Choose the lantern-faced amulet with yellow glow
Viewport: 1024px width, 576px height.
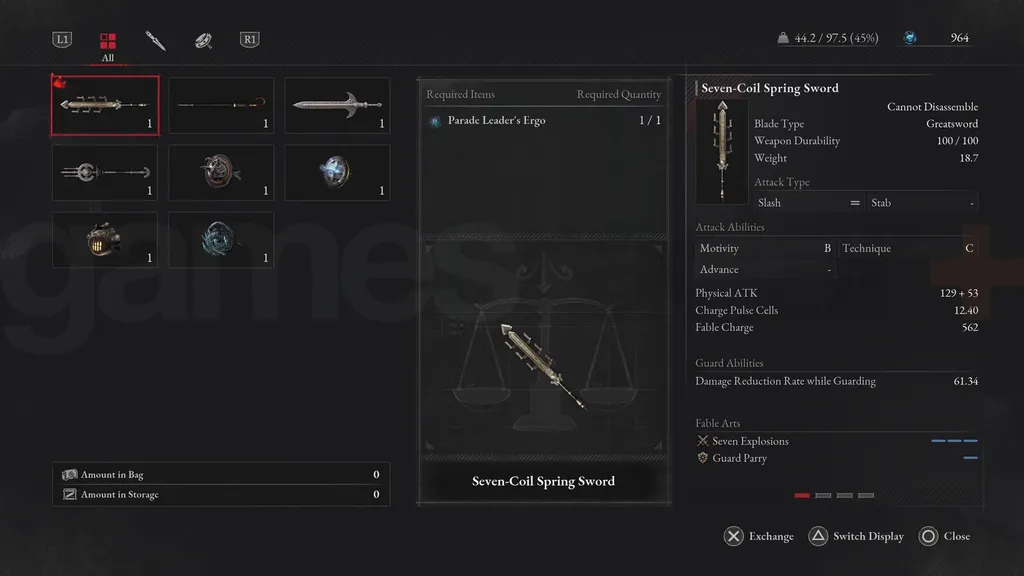[104, 240]
